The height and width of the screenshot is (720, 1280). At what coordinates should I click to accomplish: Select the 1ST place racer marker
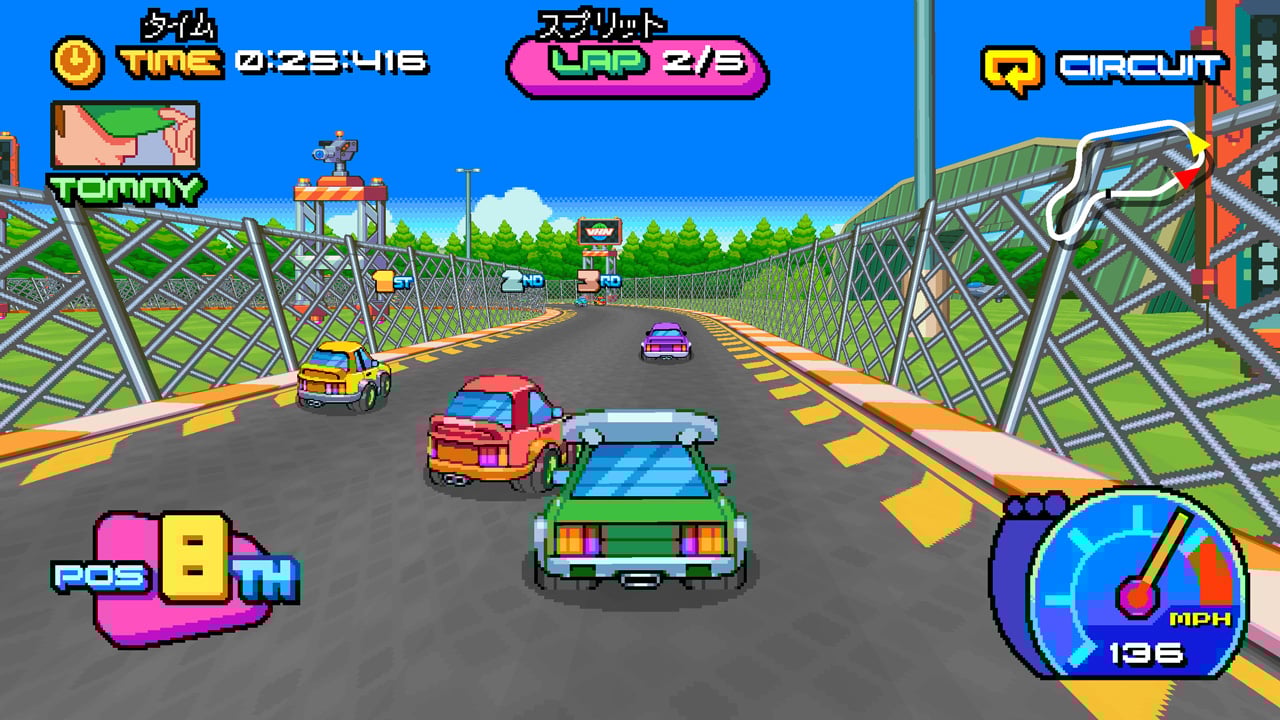[x=392, y=282]
